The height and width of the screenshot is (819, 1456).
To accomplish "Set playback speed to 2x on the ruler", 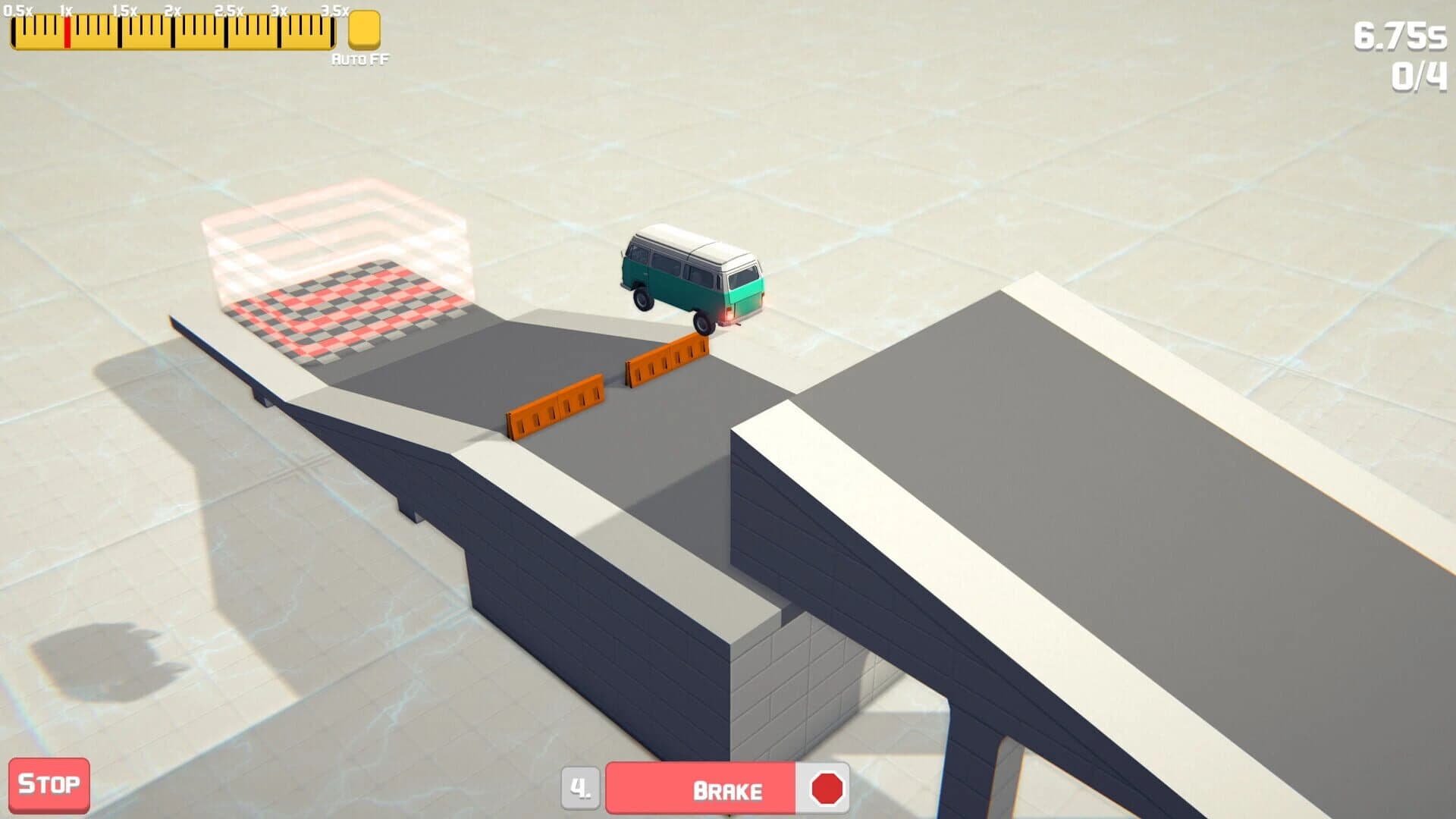I will click(x=174, y=30).
